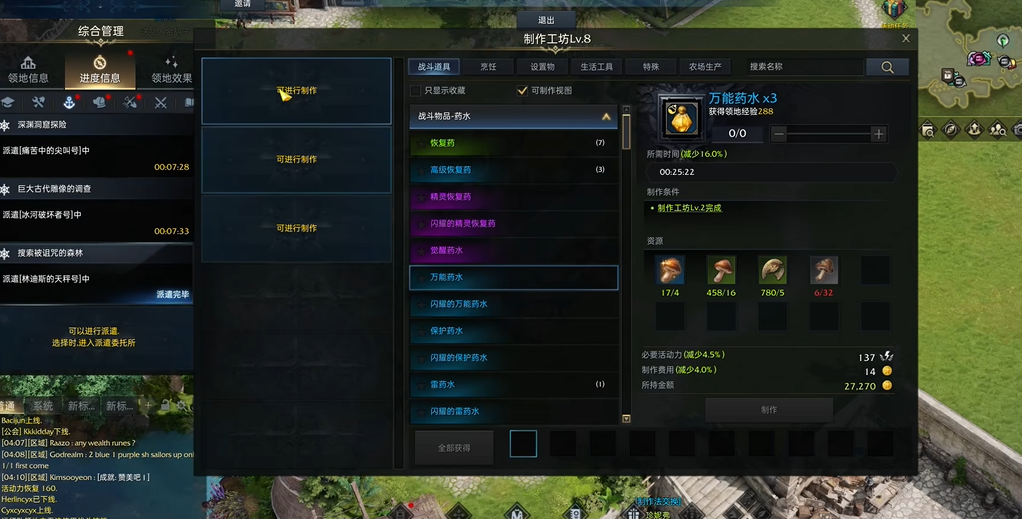Image resolution: width=1022 pixels, height=519 pixels.
Task: Switch to the 烹饪 cooking tab
Action: 488,67
